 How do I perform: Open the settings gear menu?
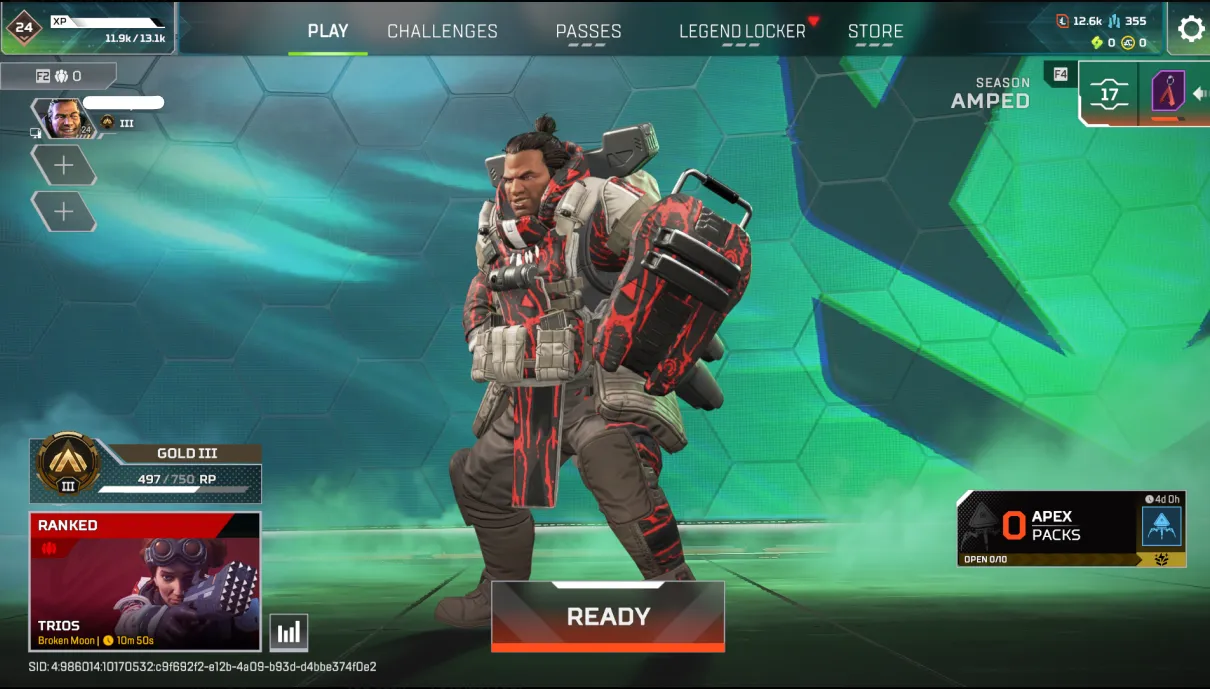coord(1190,29)
